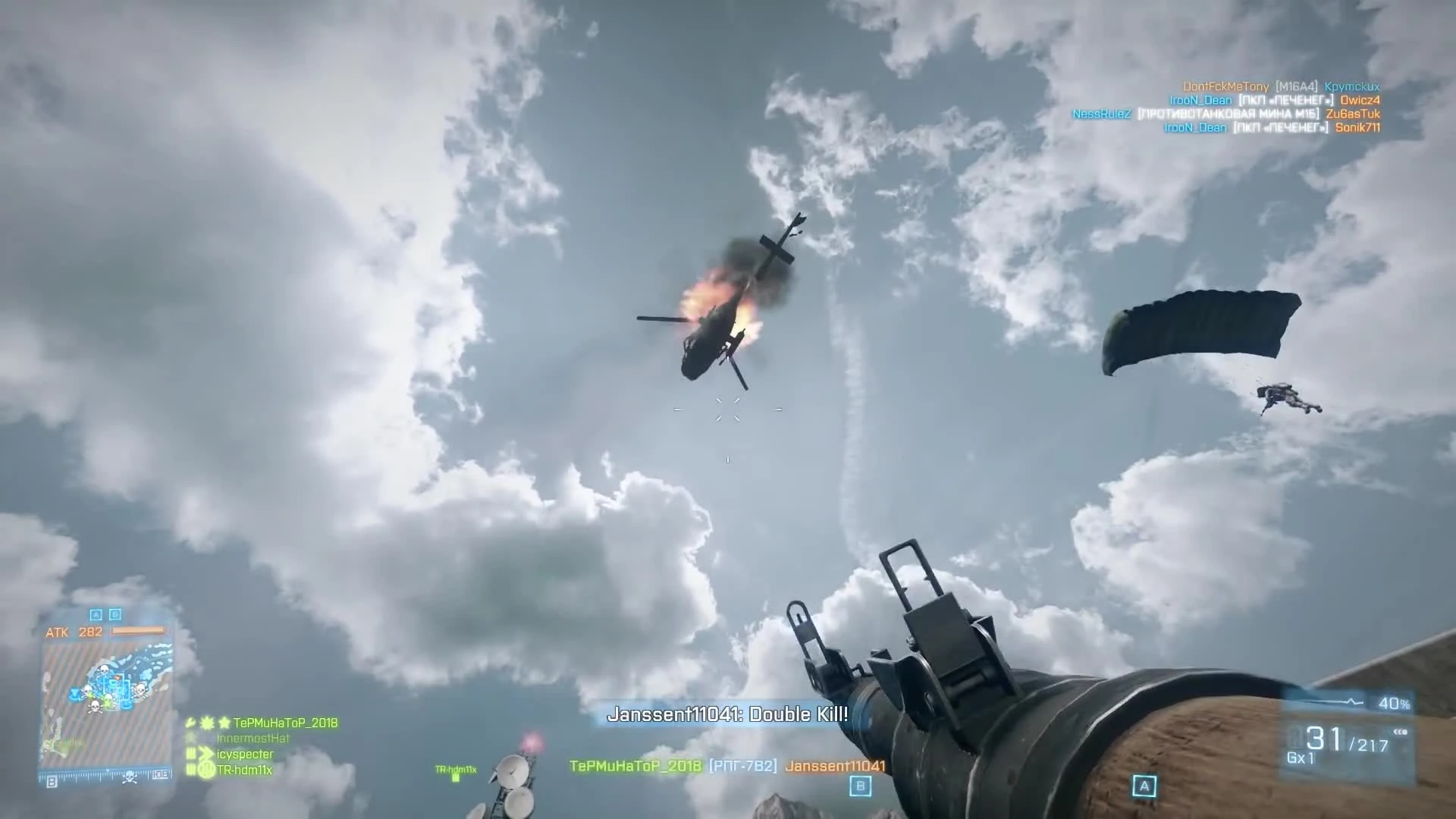Toggle the objective B marker above the minimap
This screenshot has height=819, width=1456.
[x=115, y=614]
